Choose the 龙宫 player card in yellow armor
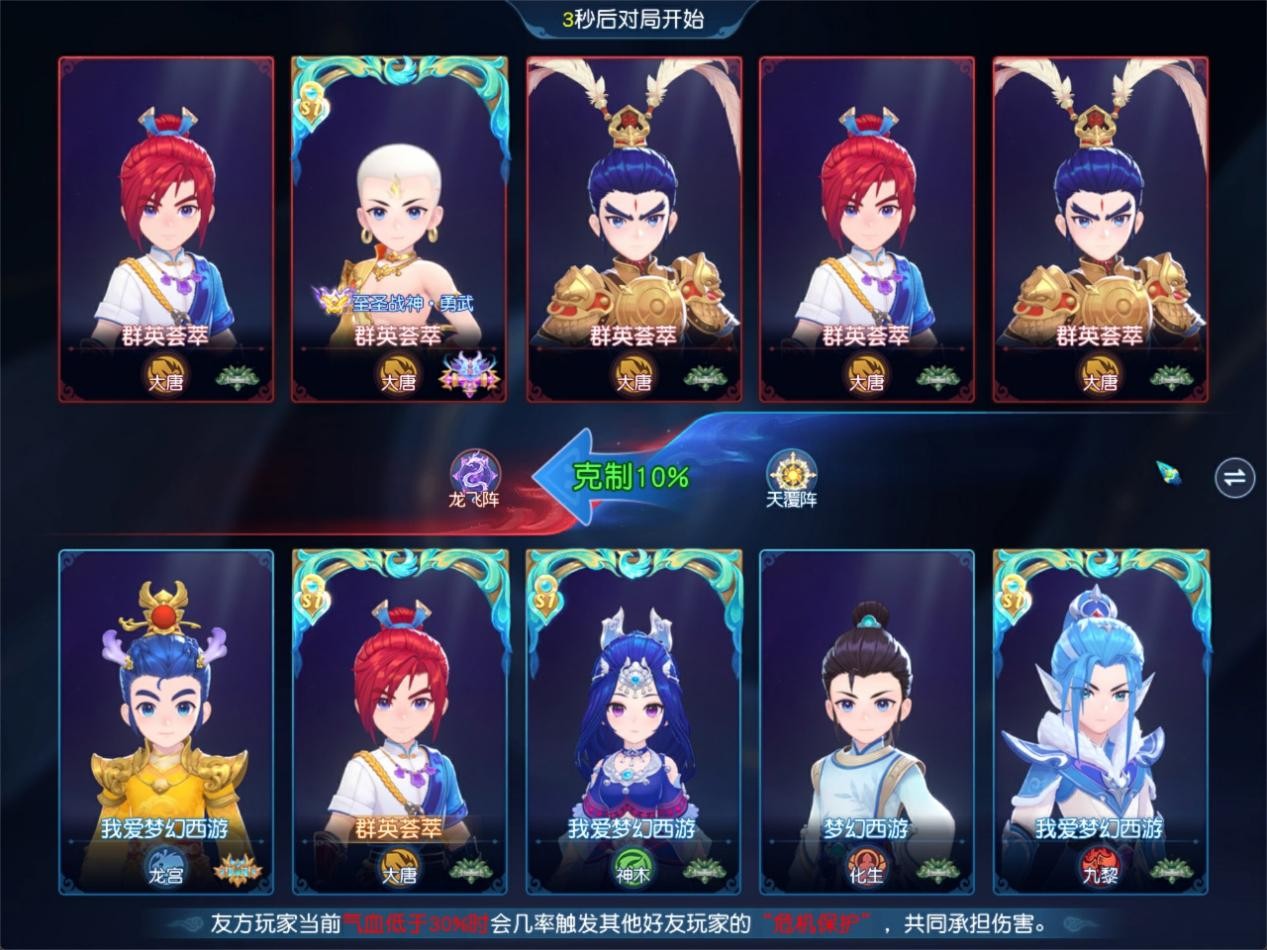This screenshot has height=950, width=1267. [166, 722]
